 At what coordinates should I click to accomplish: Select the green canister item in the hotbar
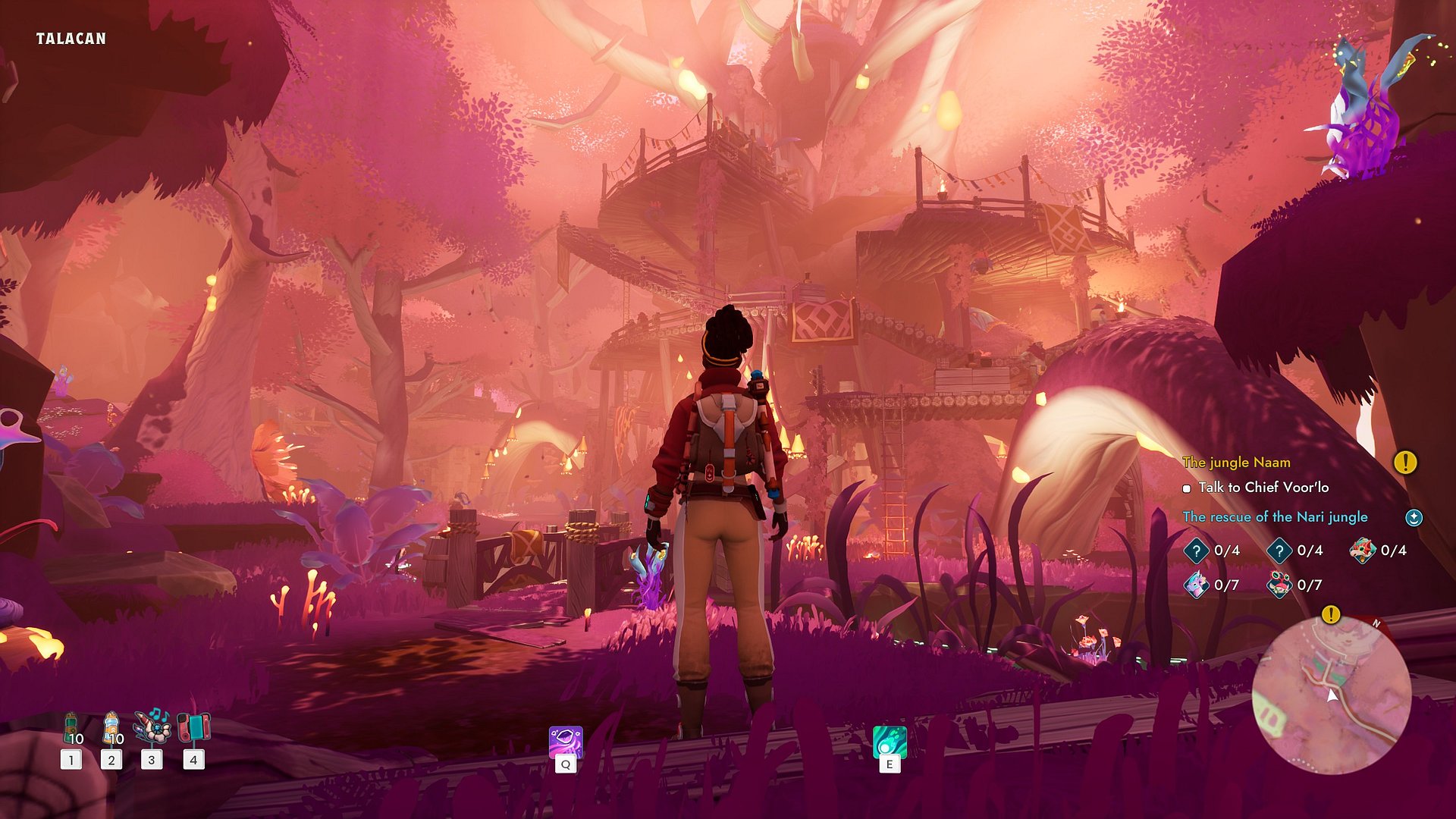[x=72, y=728]
